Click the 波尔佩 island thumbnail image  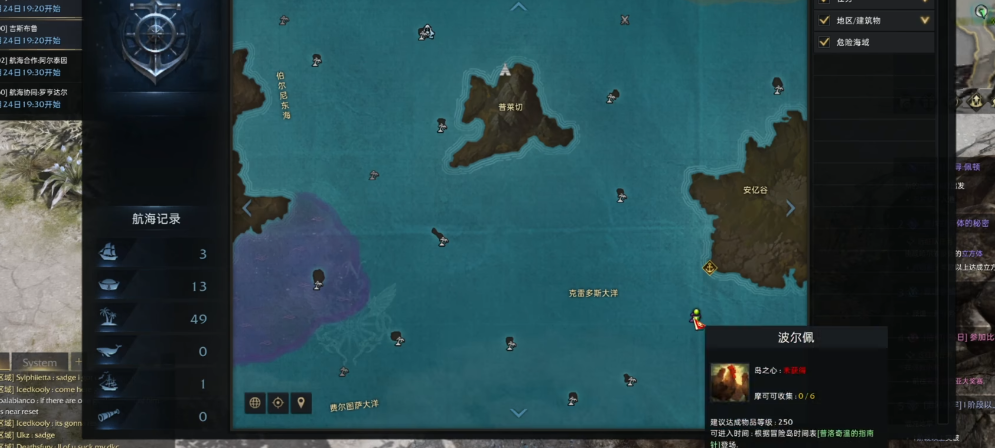pos(729,382)
